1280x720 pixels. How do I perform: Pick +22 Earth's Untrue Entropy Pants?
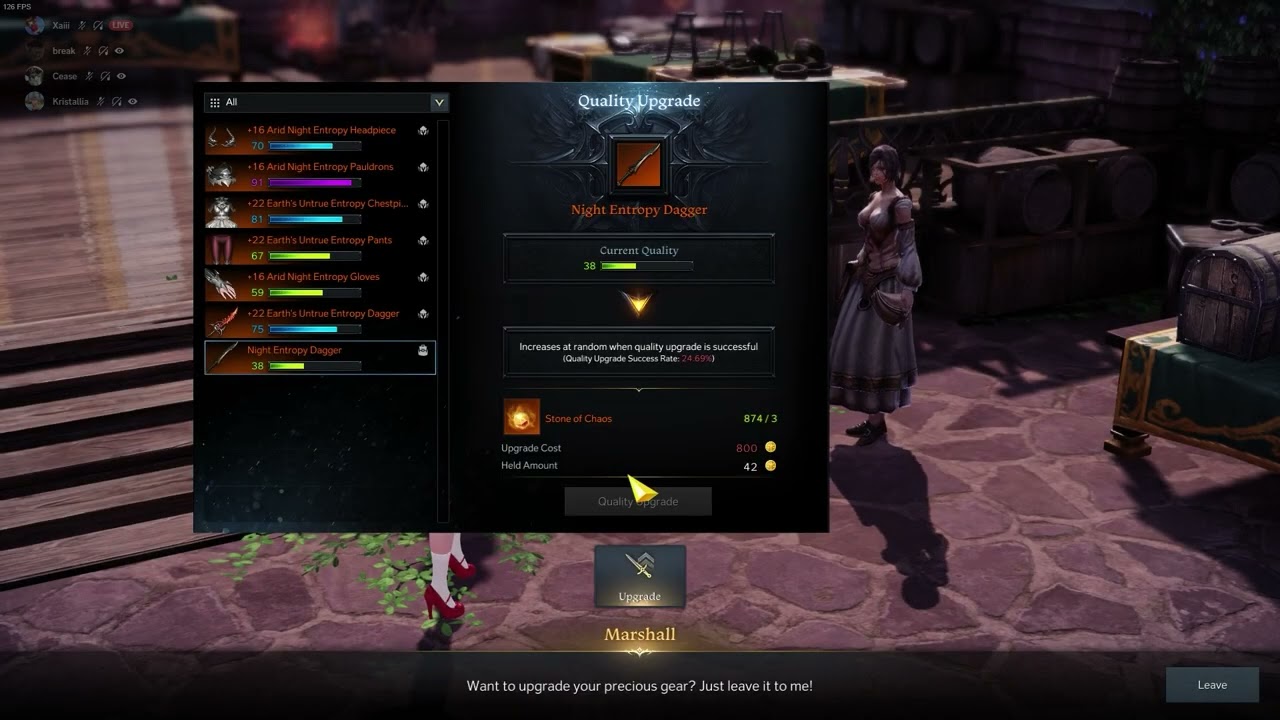[x=320, y=247]
